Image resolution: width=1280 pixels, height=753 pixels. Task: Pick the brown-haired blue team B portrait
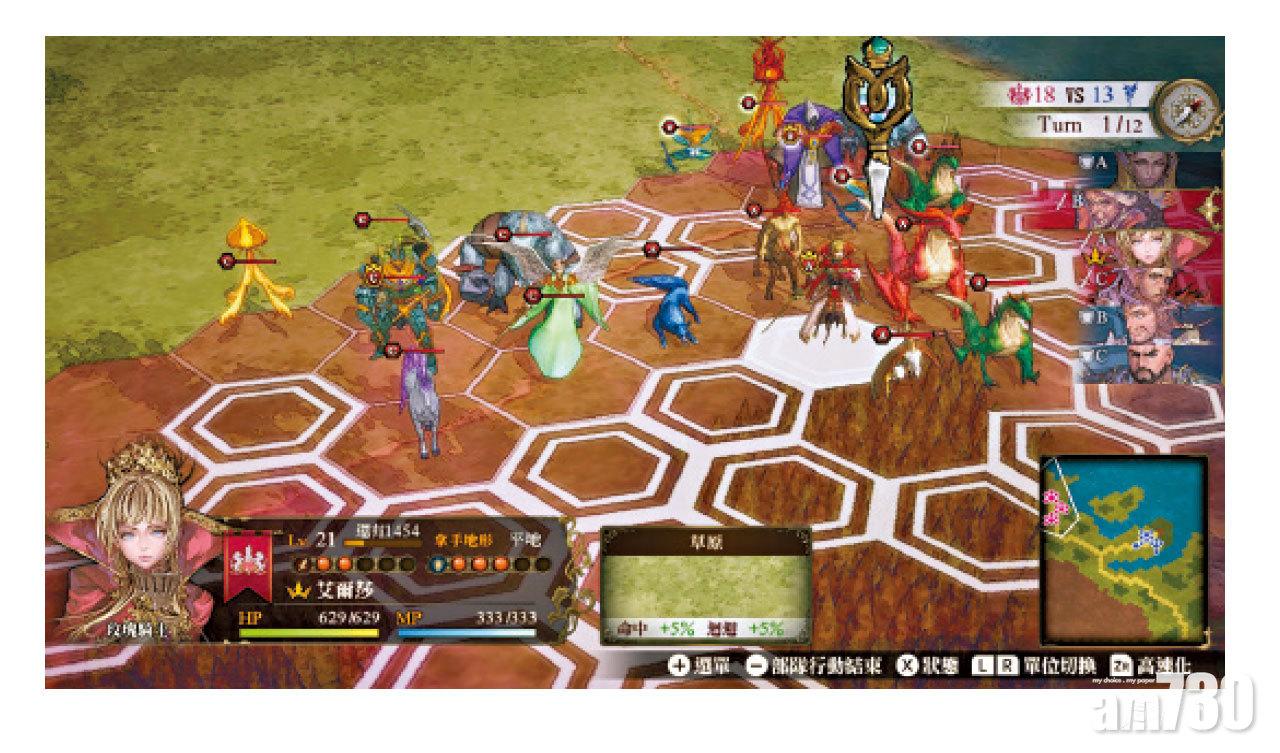(1152, 325)
